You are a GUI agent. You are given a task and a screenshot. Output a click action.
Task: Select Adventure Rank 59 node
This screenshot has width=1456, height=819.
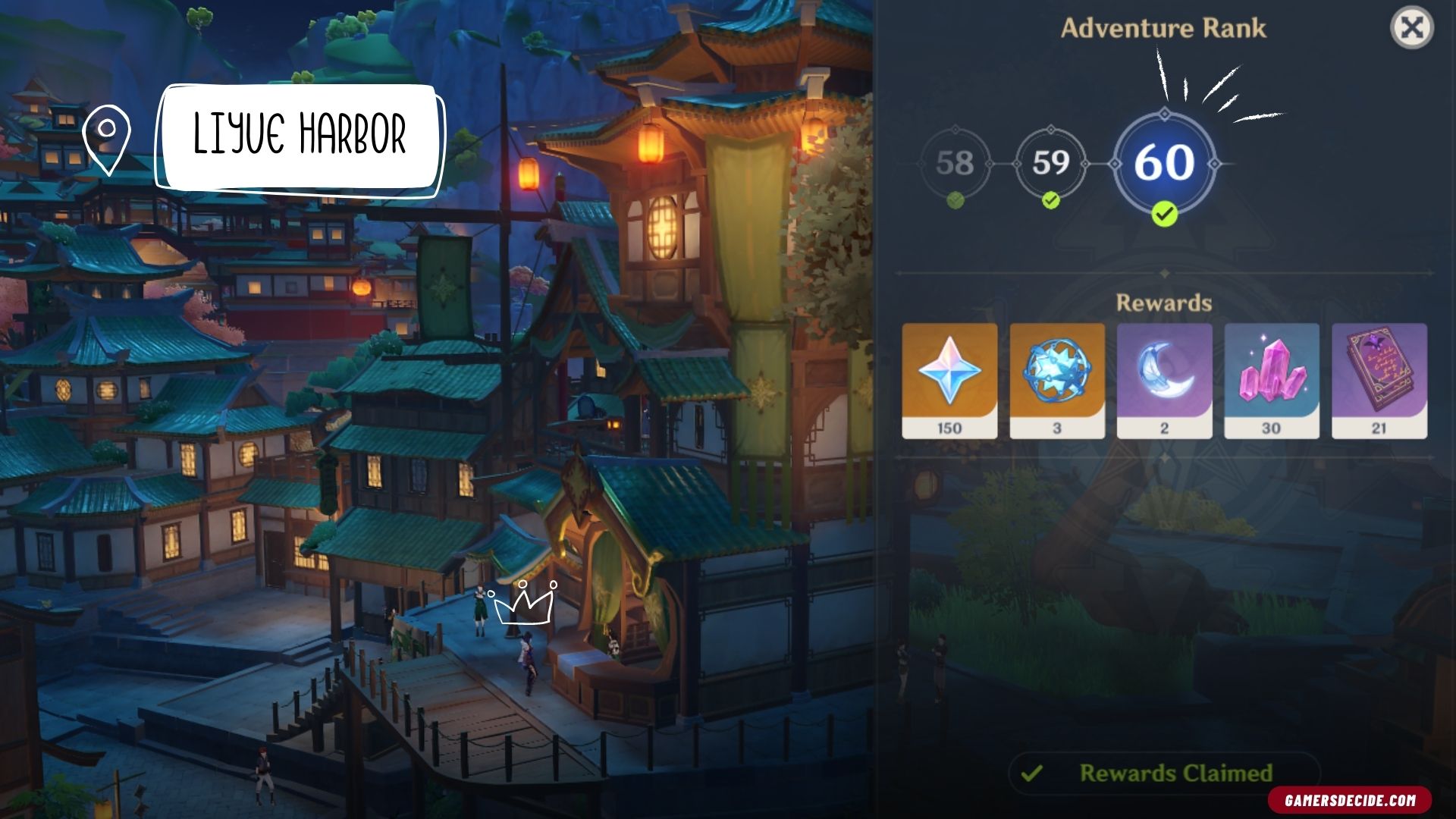coord(1050,163)
